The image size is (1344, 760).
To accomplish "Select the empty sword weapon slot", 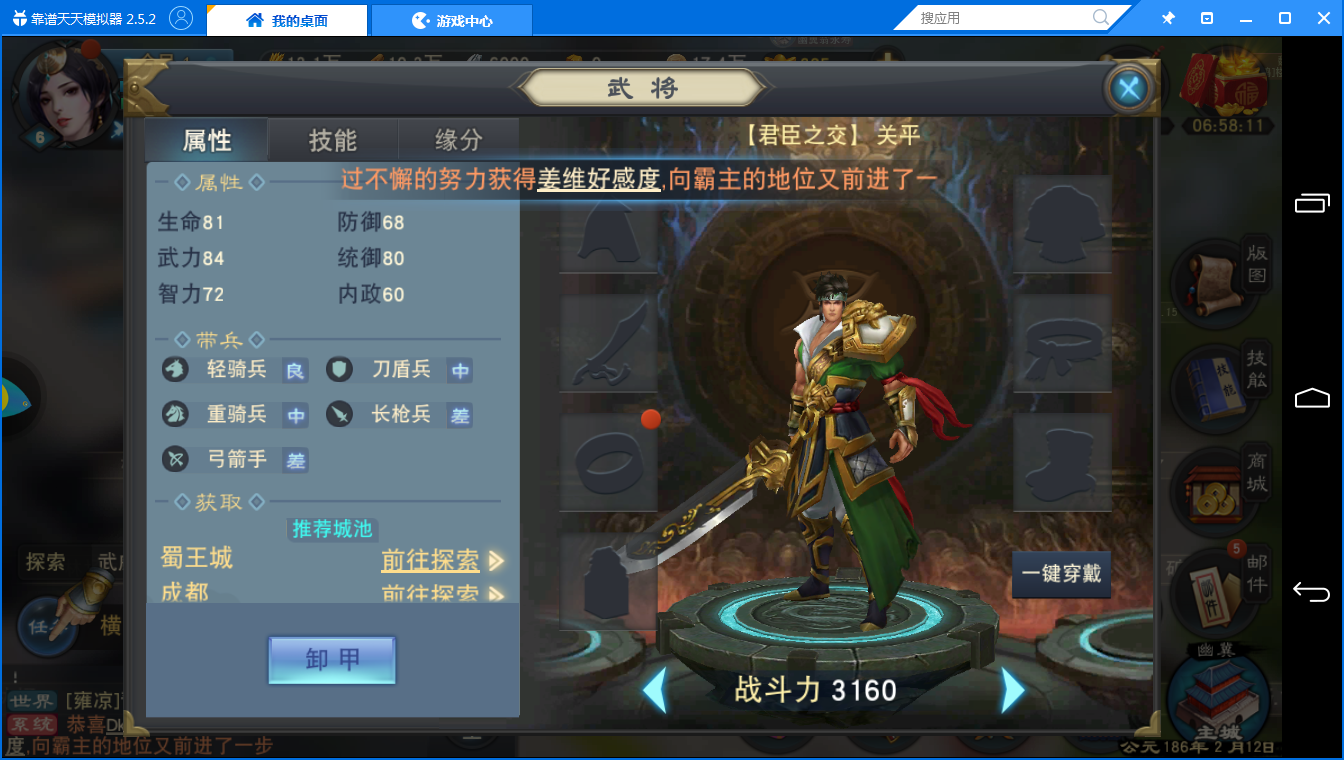I will coord(607,343).
